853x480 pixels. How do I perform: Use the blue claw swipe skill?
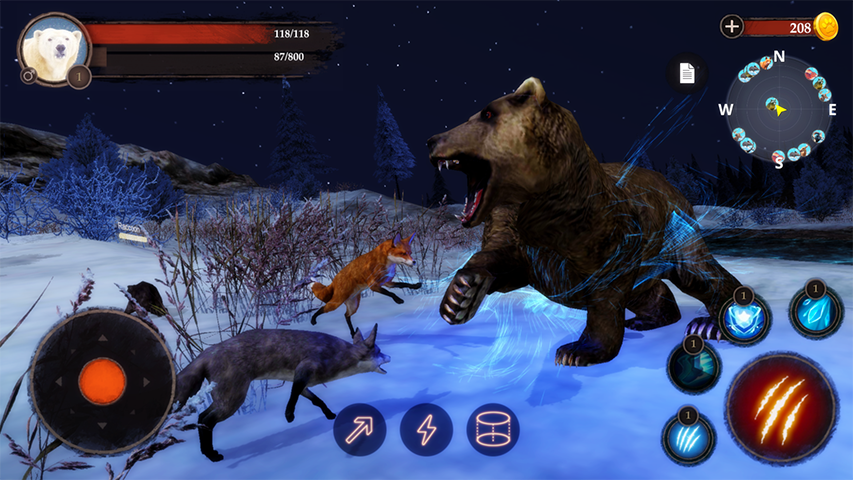point(689,437)
